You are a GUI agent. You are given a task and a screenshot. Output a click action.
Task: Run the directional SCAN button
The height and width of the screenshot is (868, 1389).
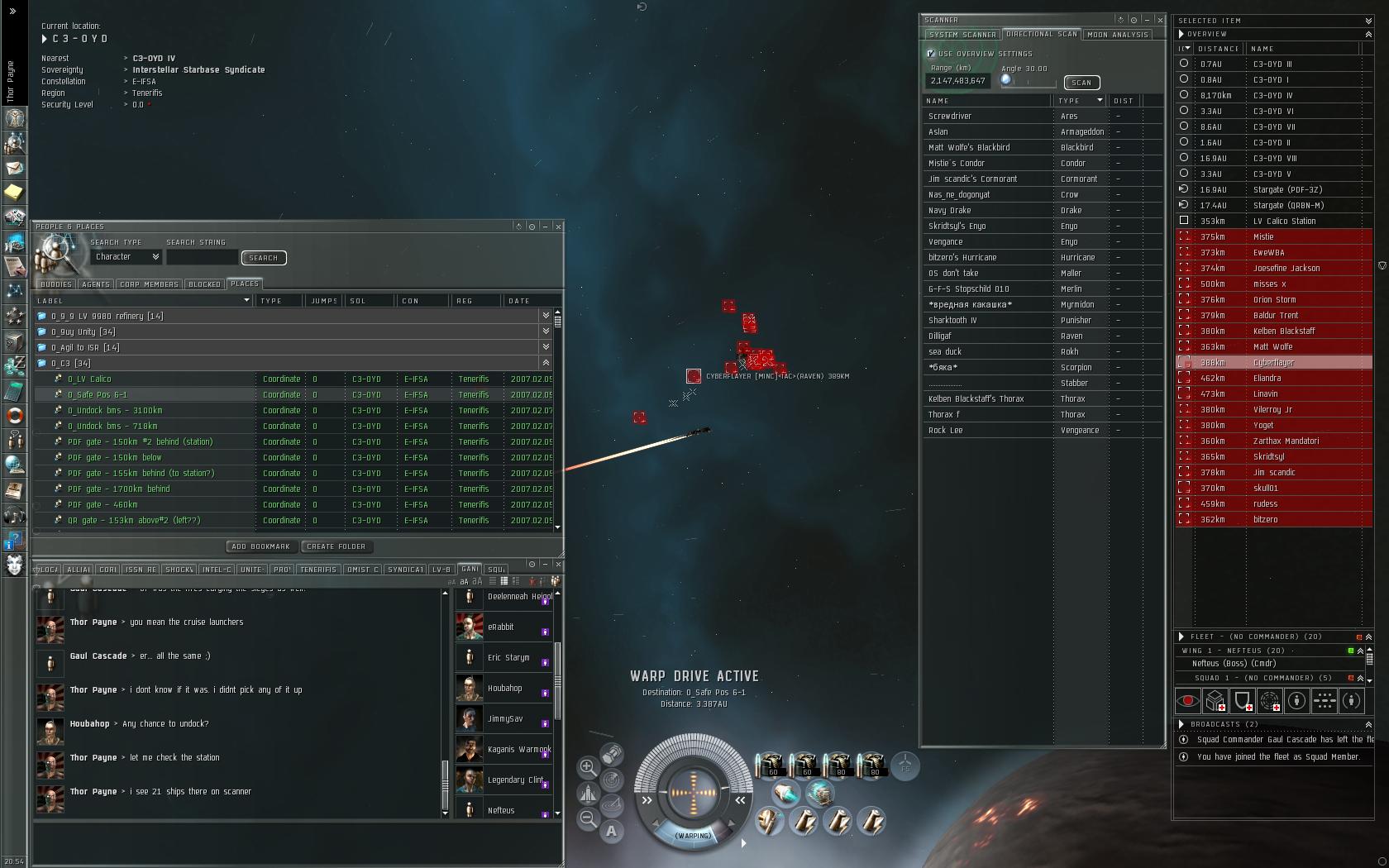coord(1081,83)
